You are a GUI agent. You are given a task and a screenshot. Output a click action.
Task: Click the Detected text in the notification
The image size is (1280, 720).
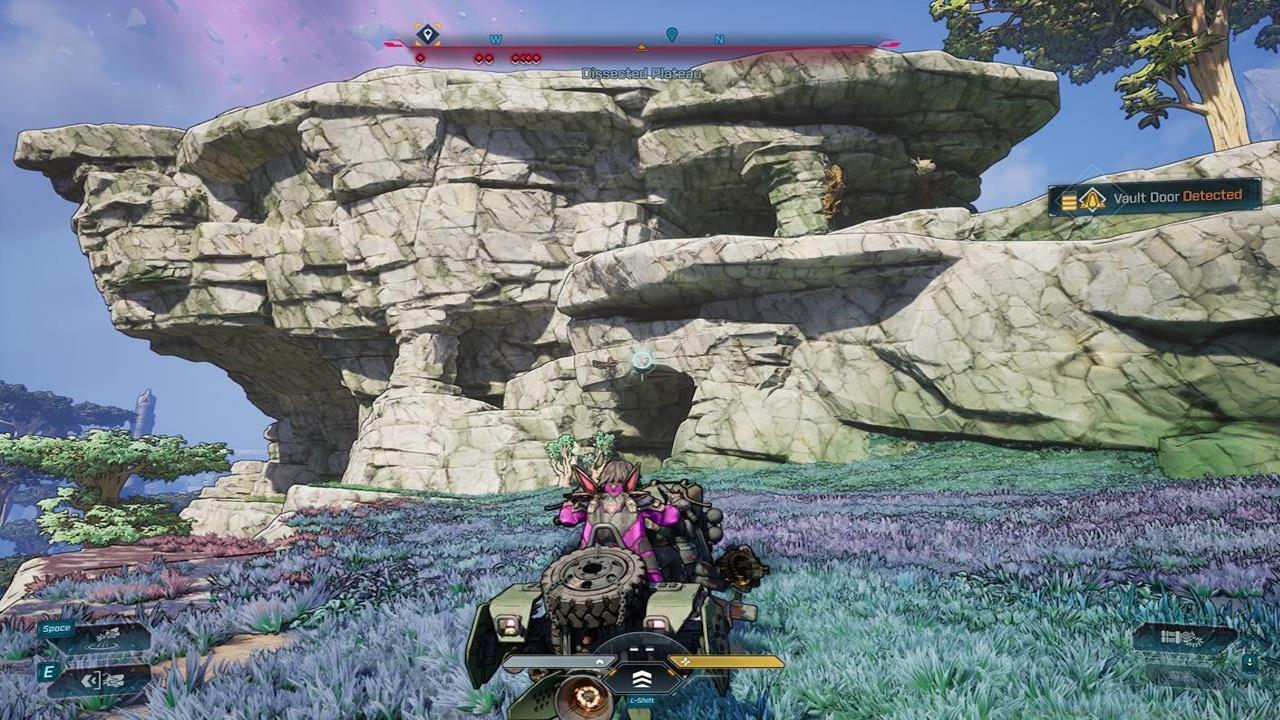click(1213, 198)
